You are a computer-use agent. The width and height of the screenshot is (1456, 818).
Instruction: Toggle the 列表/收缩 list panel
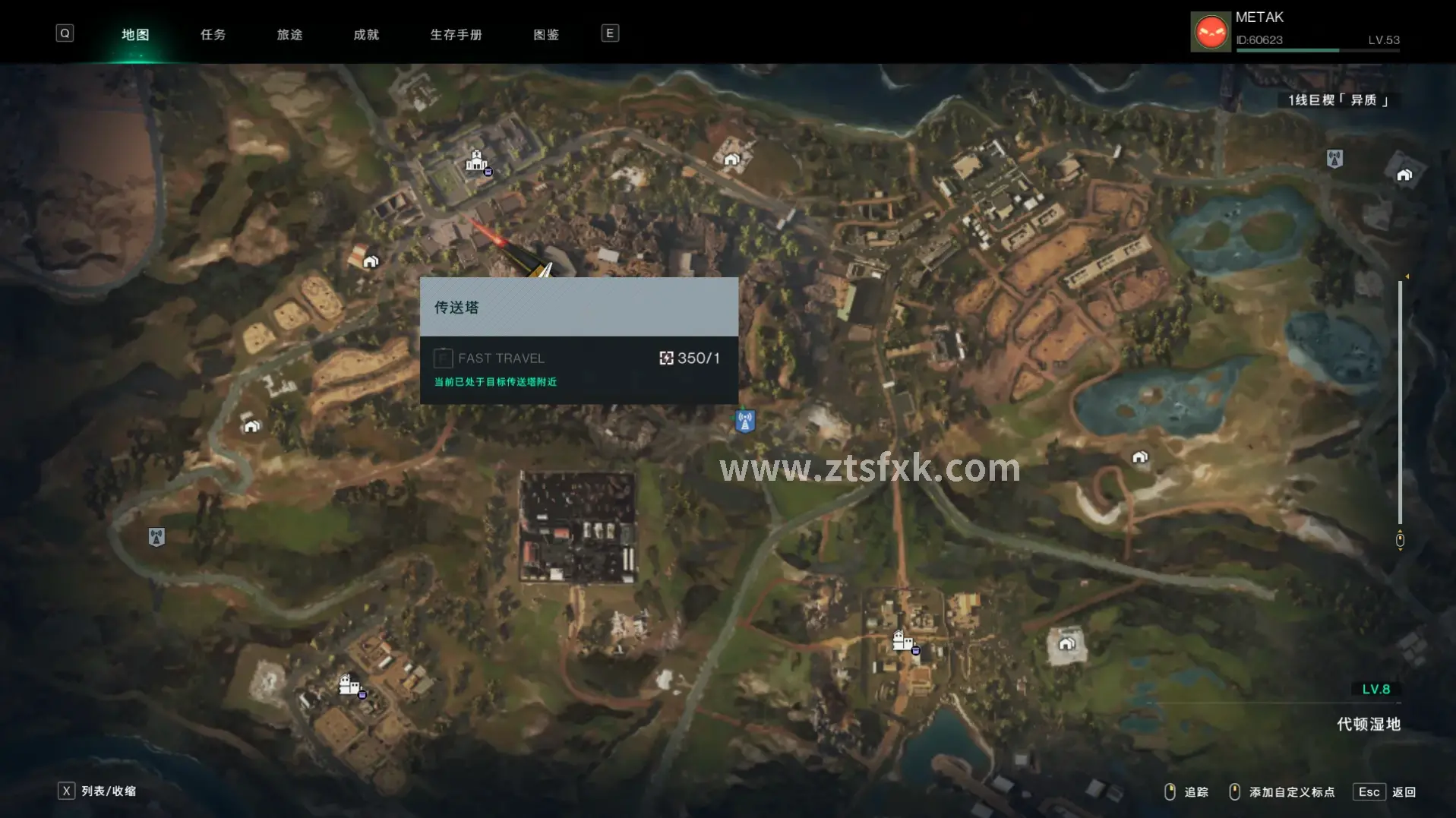(97, 791)
